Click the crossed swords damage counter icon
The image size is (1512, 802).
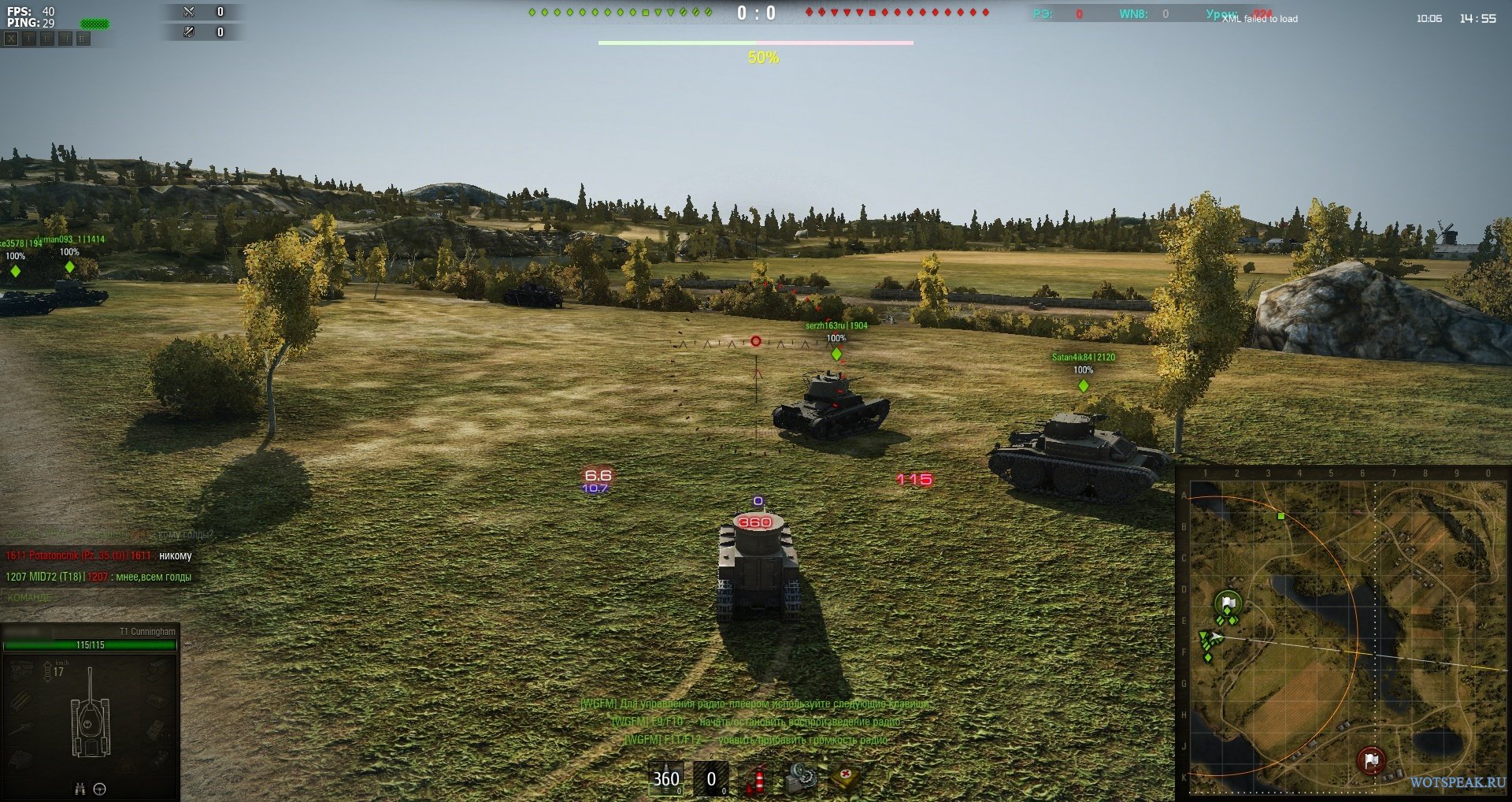(x=189, y=12)
